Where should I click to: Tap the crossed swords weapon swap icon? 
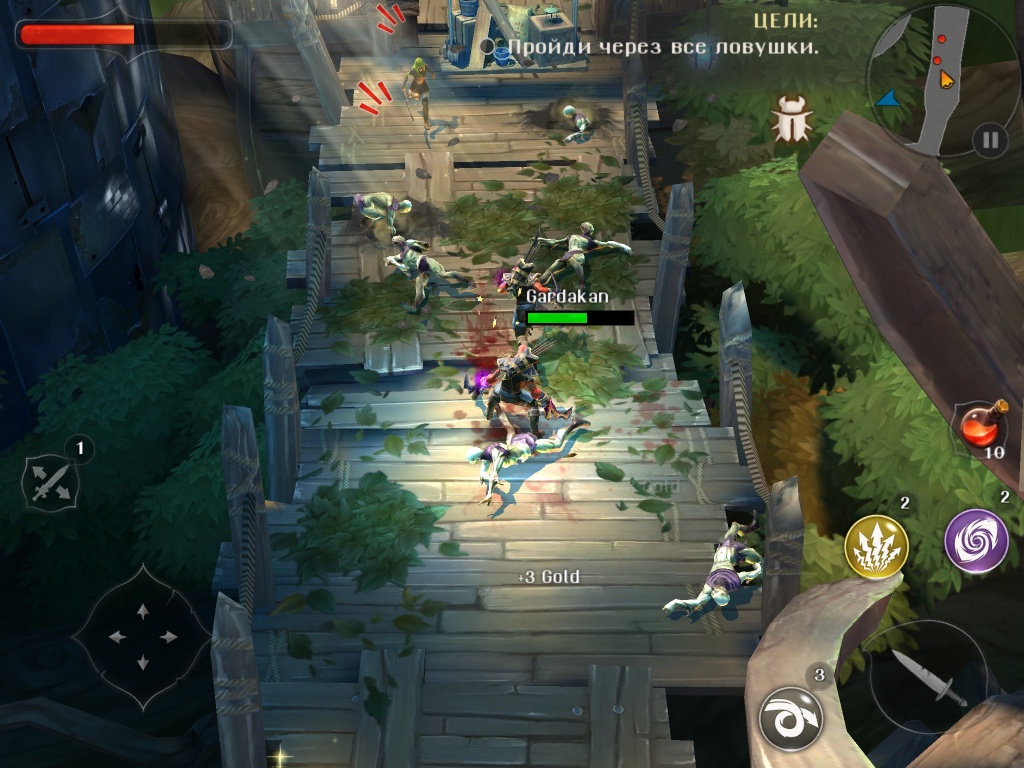click(x=50, y=482)
